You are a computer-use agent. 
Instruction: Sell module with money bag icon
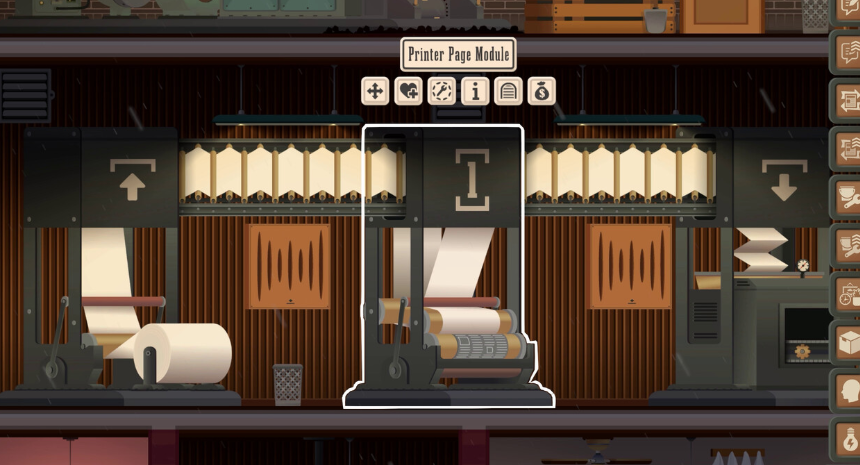tap(541, 92)
